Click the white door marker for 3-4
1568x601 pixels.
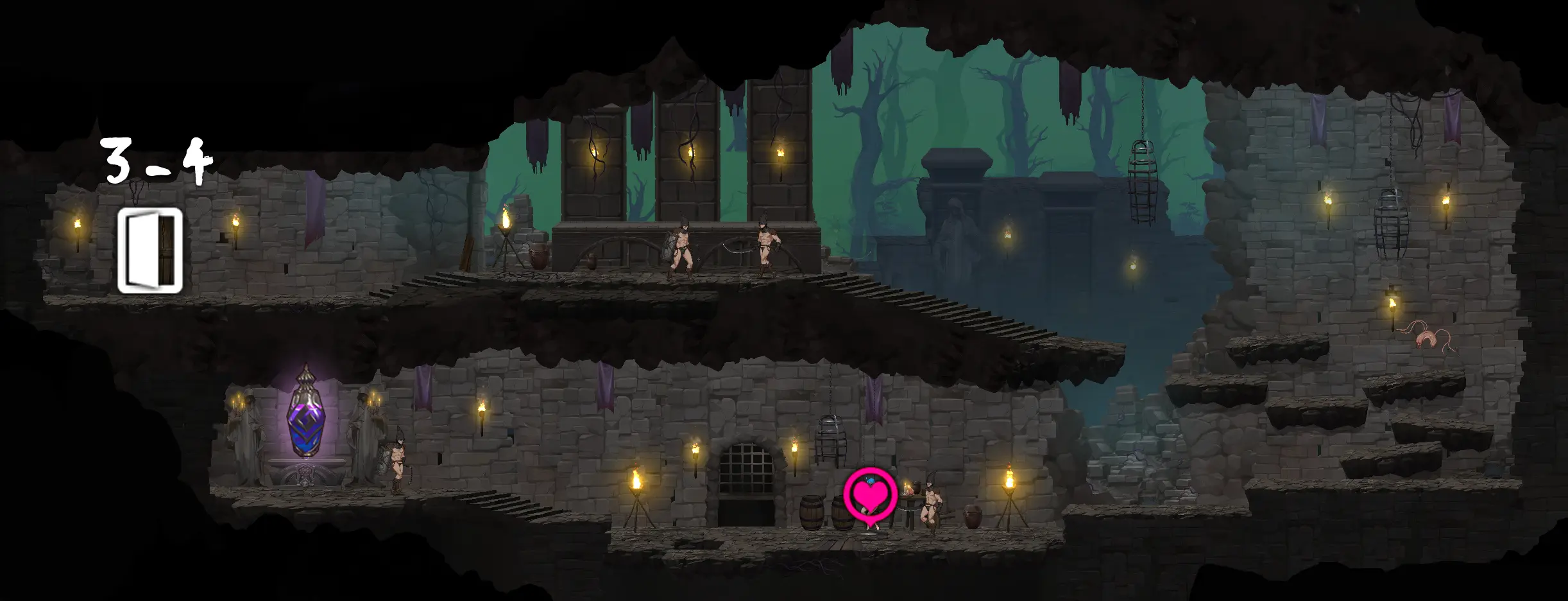(150, 250)
